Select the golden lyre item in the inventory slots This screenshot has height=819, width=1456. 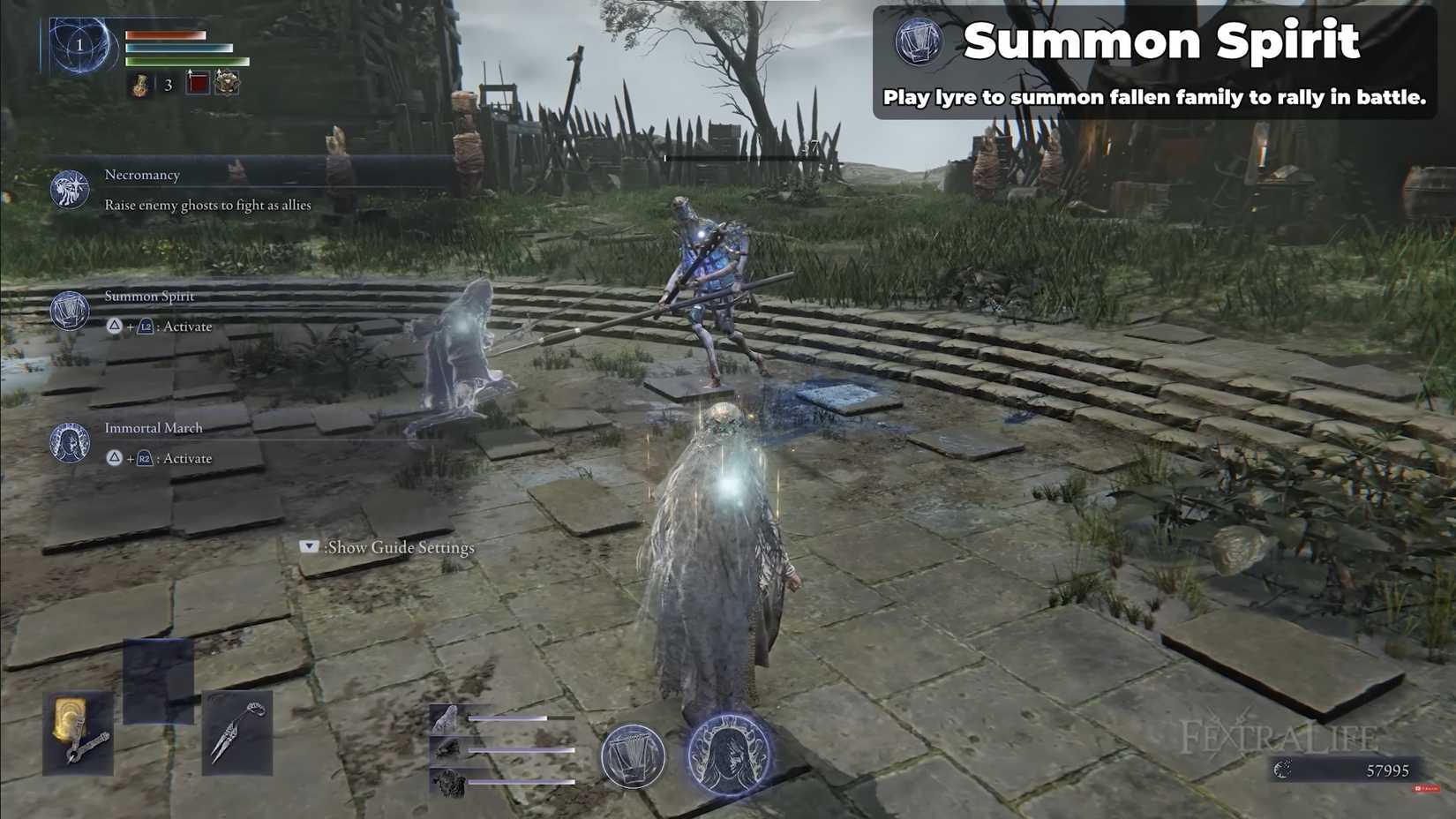tap(78, 733)
